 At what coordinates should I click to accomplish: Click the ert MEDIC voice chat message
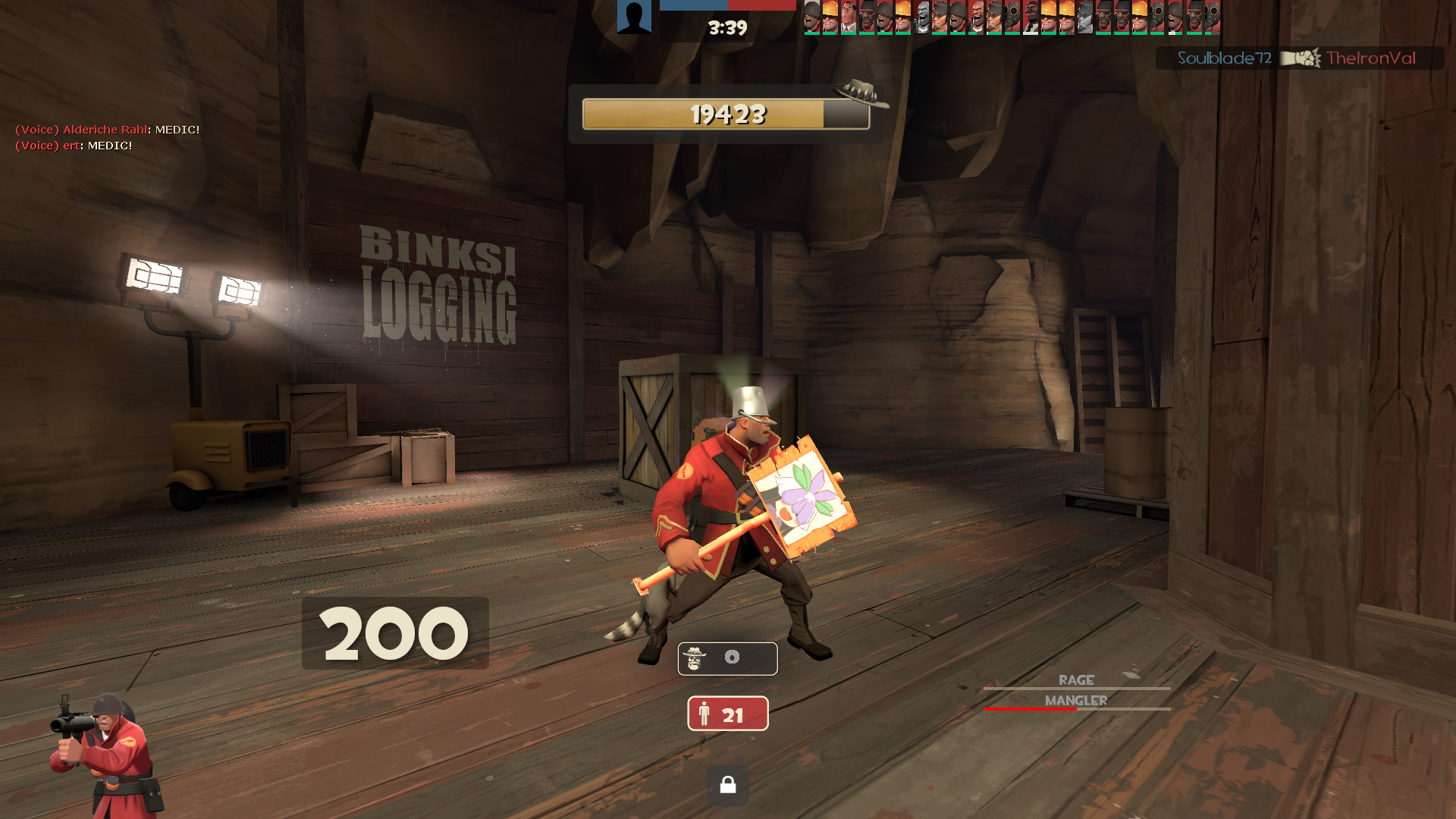72,146
